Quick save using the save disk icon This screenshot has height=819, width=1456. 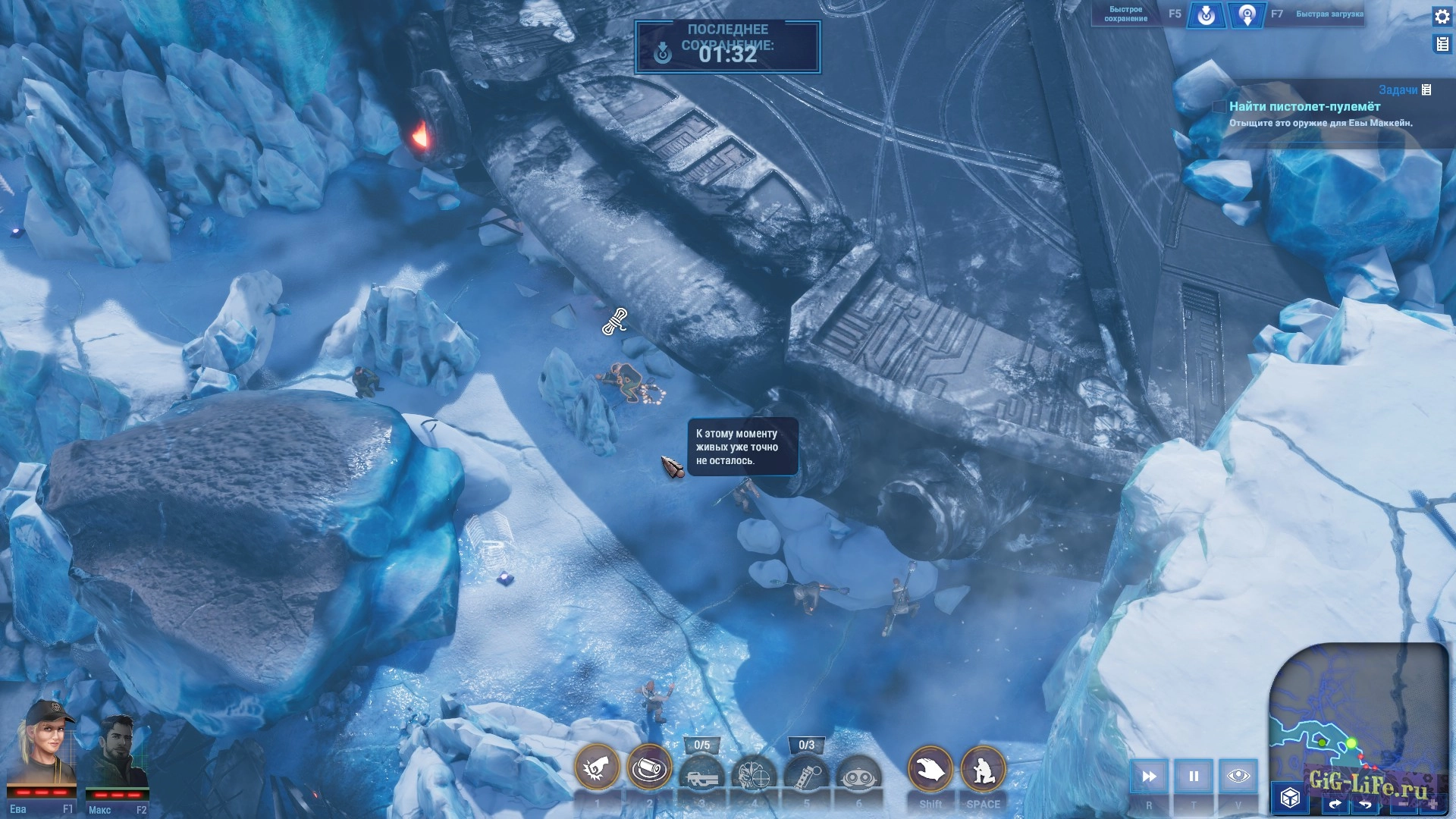tap(1206, 15)
